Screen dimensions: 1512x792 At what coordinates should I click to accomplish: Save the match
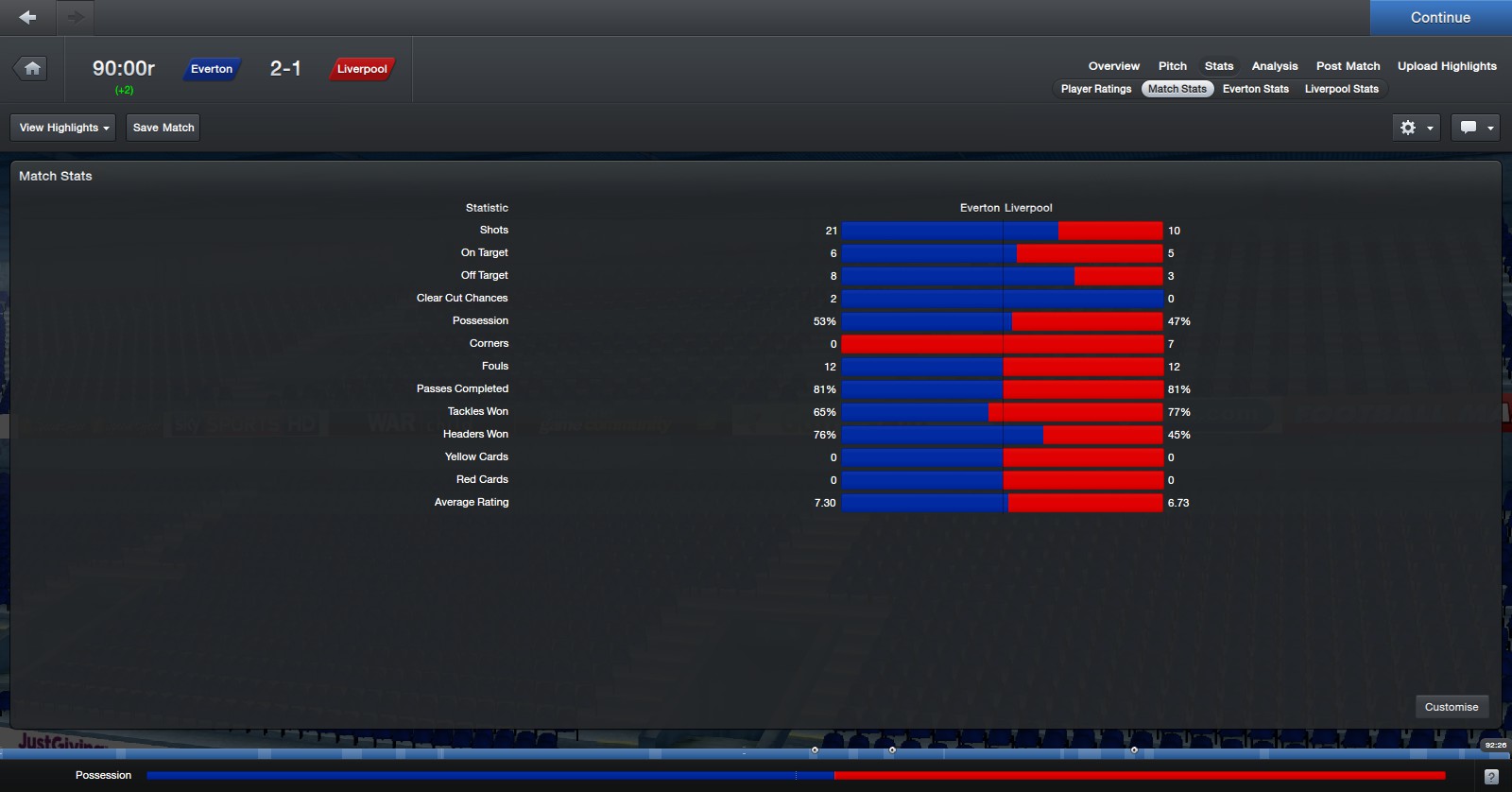tap(163, 128)
